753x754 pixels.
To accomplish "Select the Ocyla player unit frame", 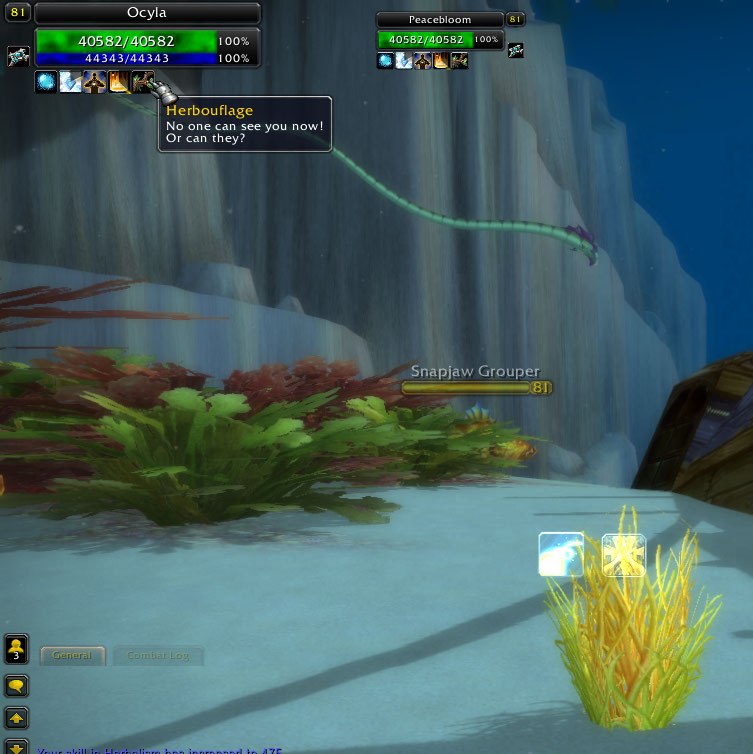I will click(x=147, y=13).
